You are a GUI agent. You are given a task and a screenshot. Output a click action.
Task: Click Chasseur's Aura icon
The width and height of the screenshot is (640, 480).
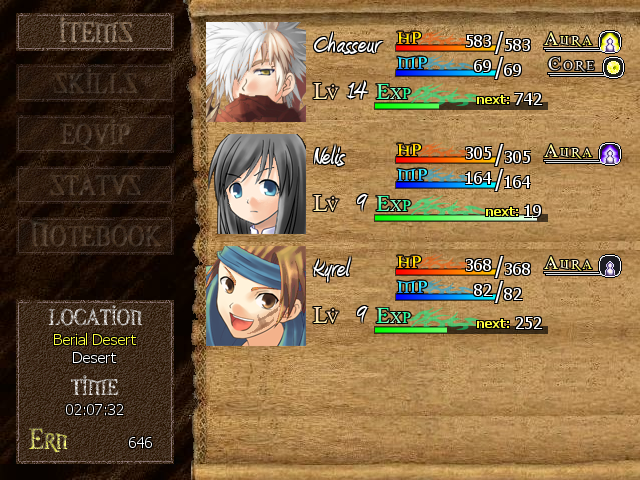[610, 42]
